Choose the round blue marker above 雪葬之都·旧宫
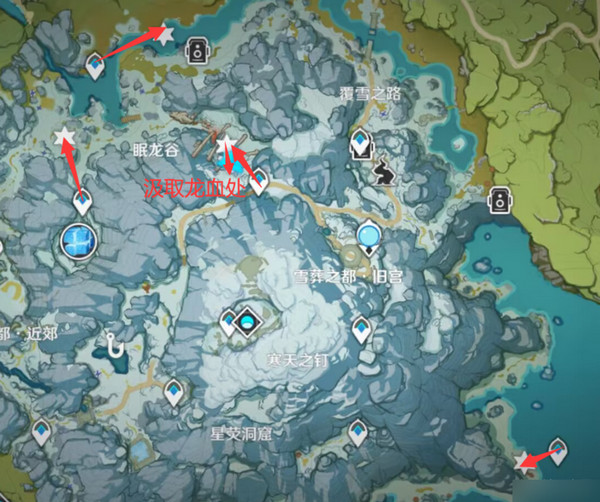Image resolution: width=600 pixels, height=502 pixels. (x=369, y=236)
